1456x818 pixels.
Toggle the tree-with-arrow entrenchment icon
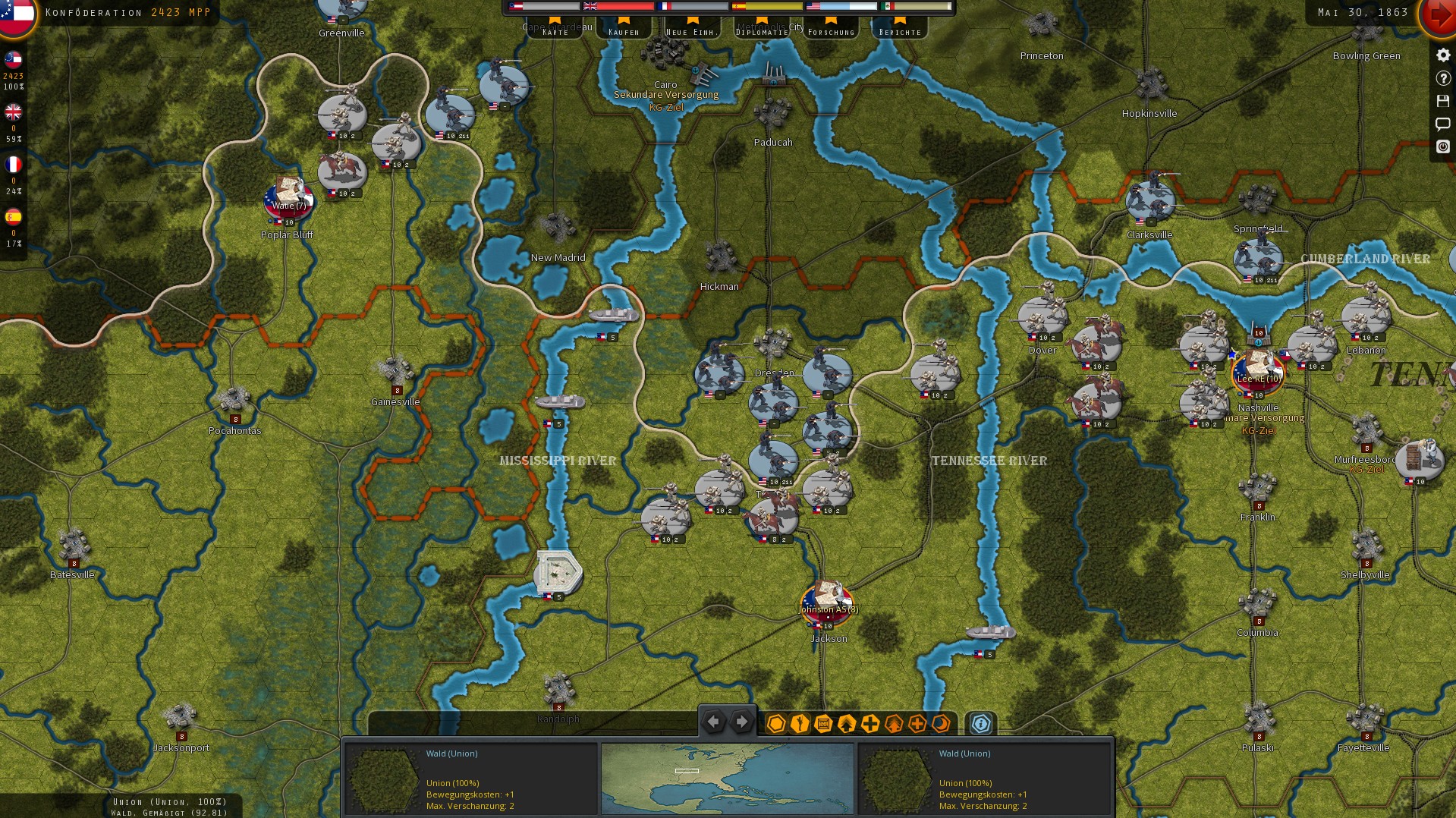click(x=895, y=725)
